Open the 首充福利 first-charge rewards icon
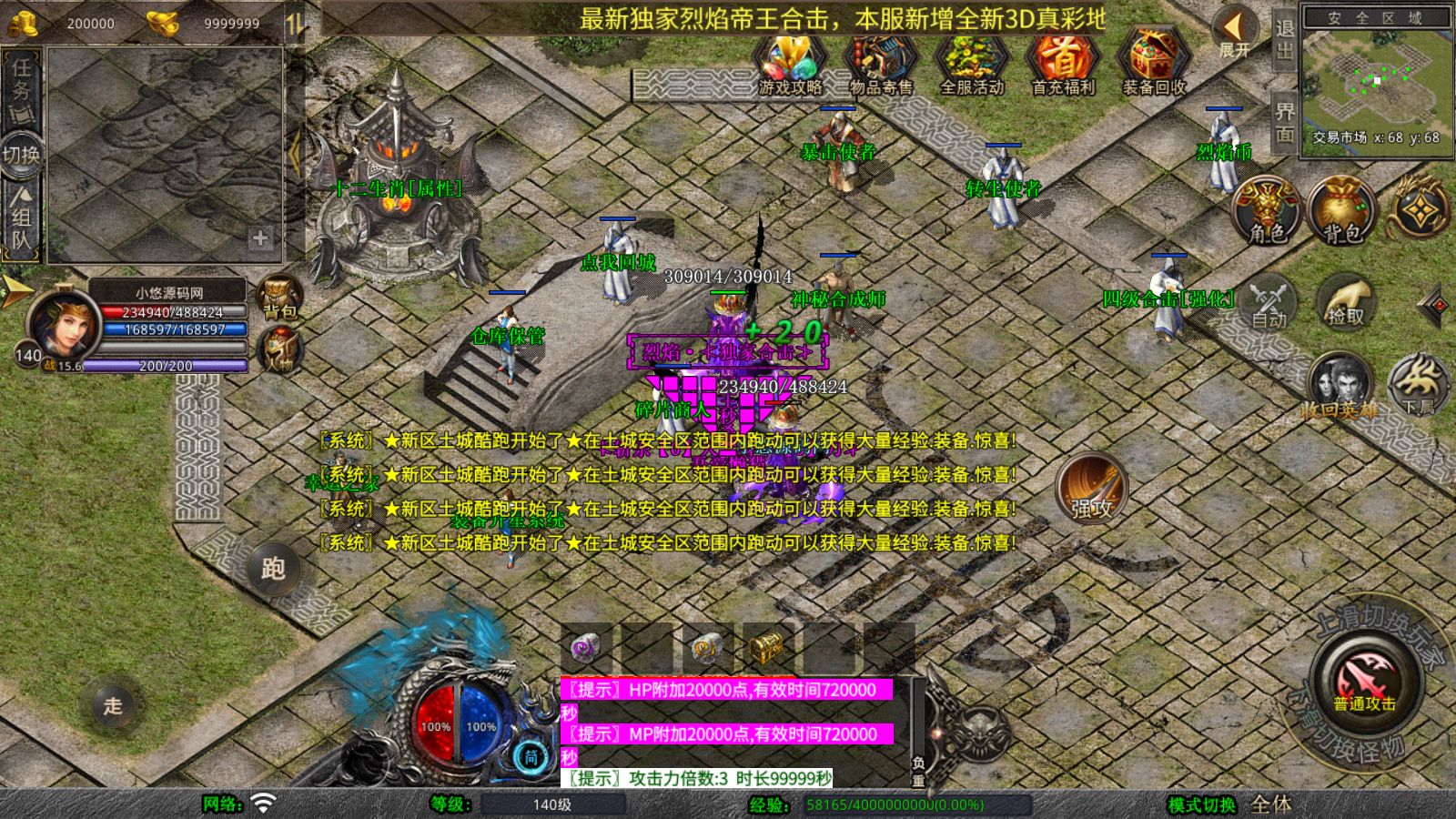The width and height of the screenshot is (1456, 819). click(x=1061, y=64)
